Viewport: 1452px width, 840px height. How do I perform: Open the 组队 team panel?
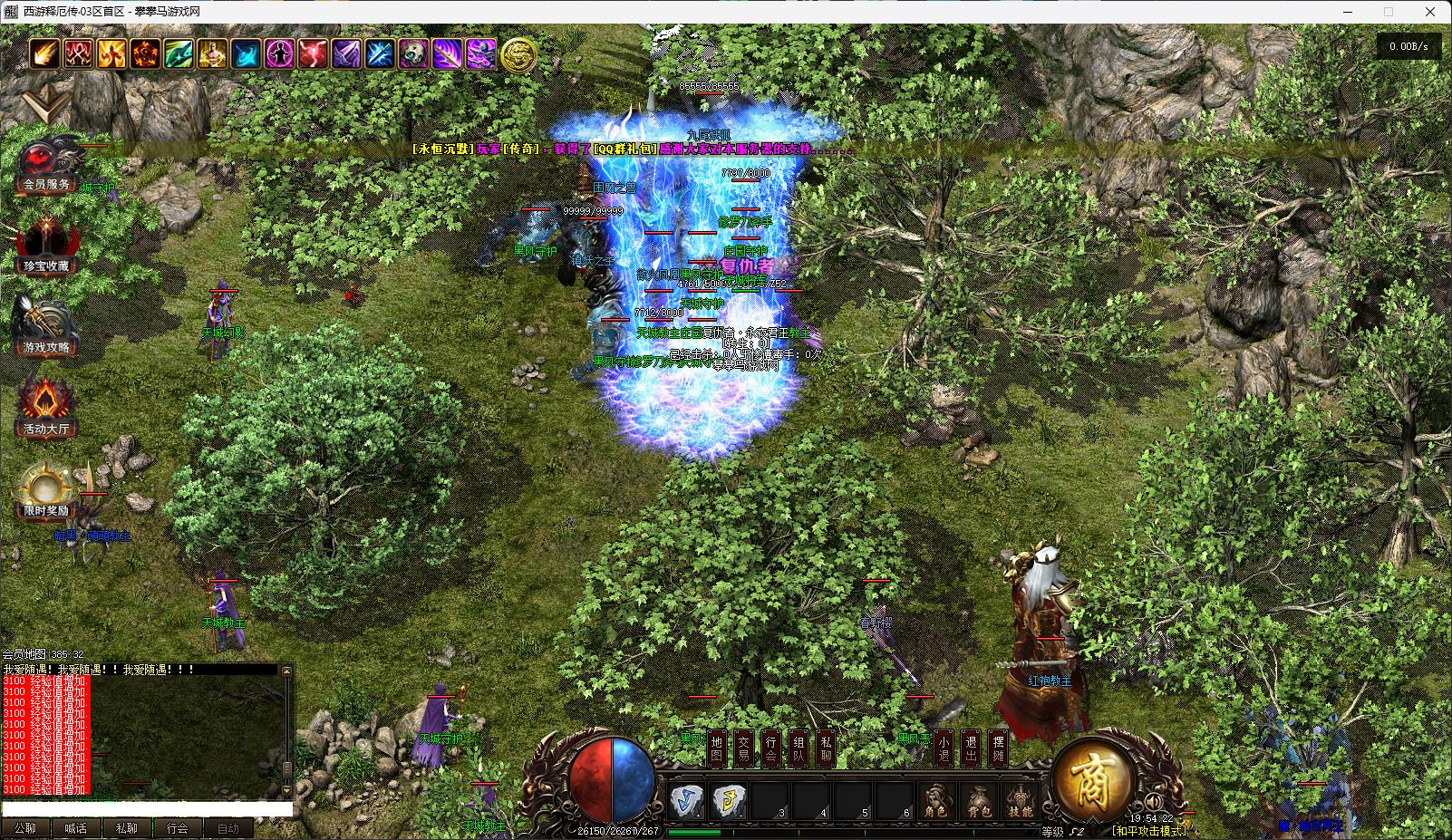click(799, 748)
